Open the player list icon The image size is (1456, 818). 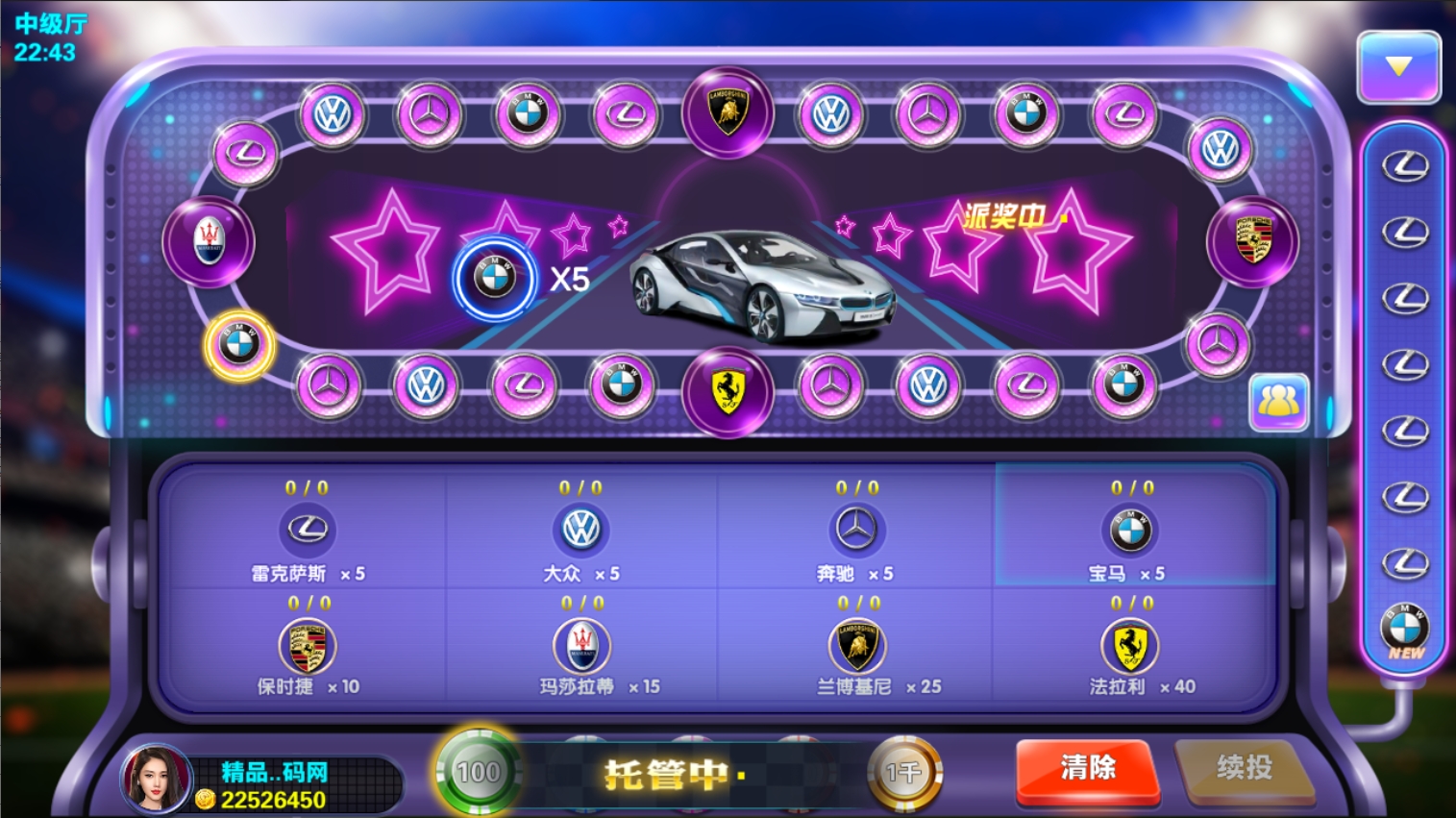(1278, 401)
